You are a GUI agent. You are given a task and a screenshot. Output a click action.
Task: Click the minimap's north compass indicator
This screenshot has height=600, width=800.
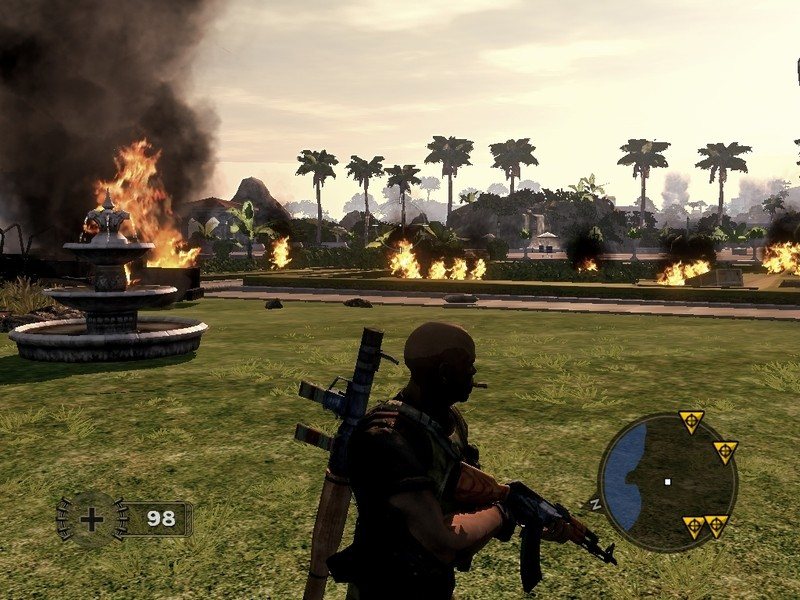[596, 503]
